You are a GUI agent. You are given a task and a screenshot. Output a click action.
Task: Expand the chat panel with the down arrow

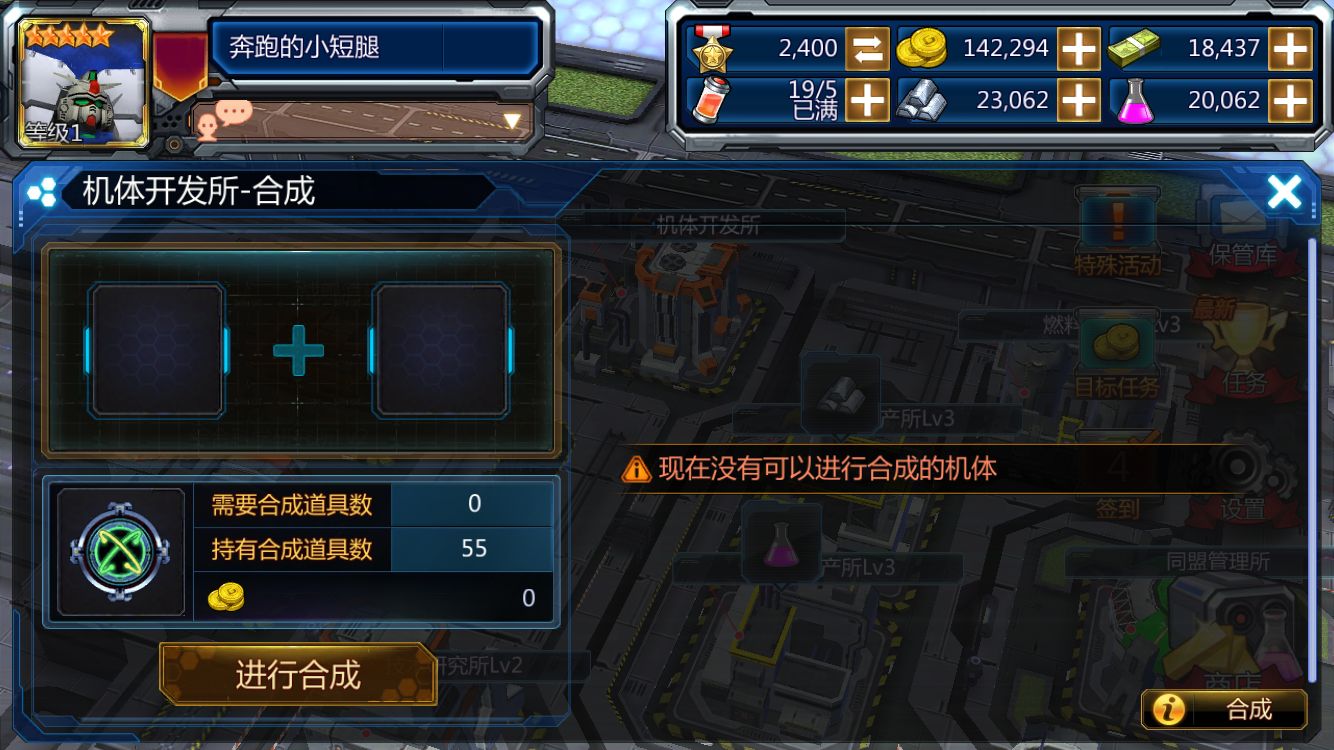[x=514, y=120]
